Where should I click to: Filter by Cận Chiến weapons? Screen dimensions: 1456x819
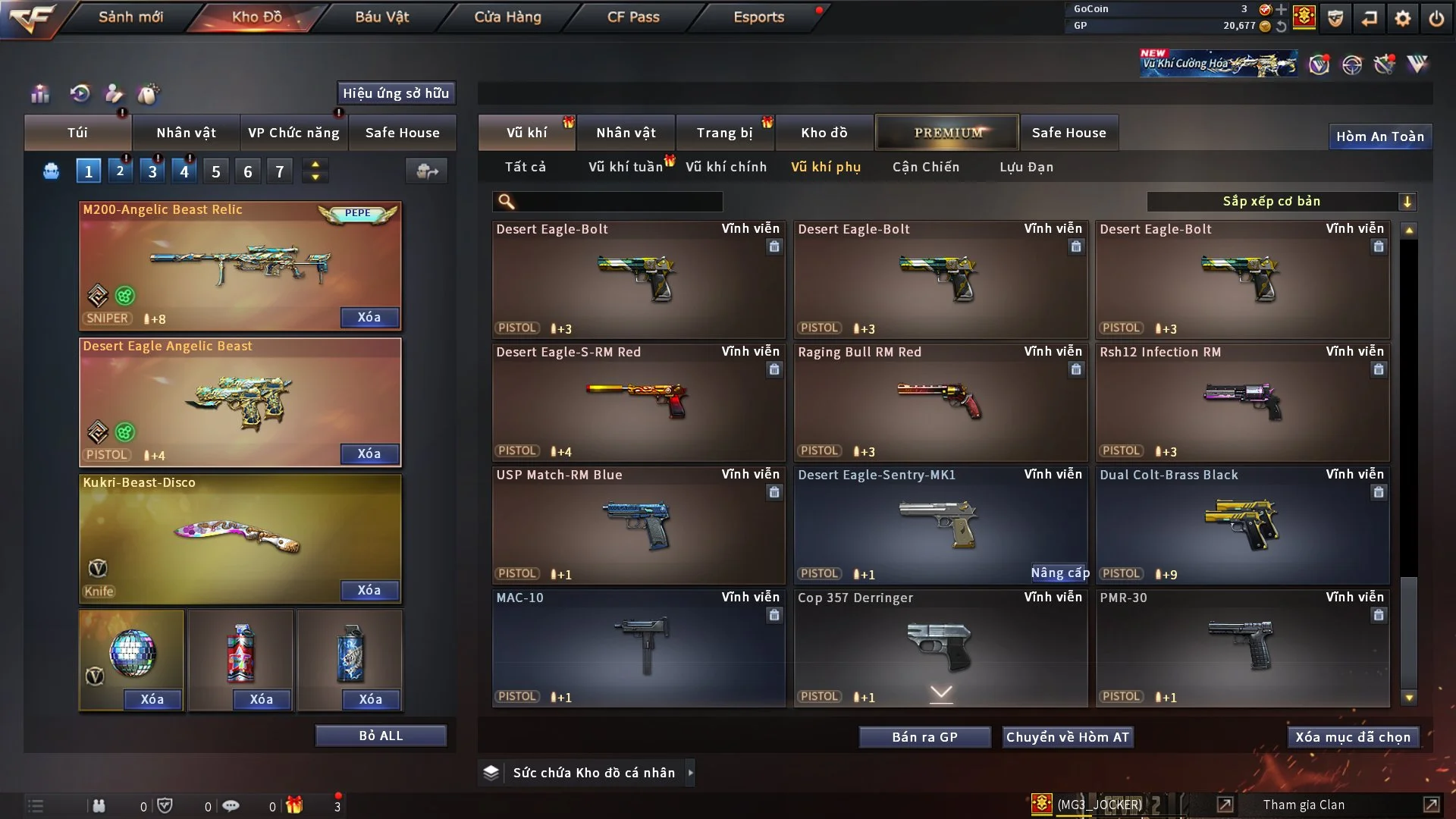(925, 167)
